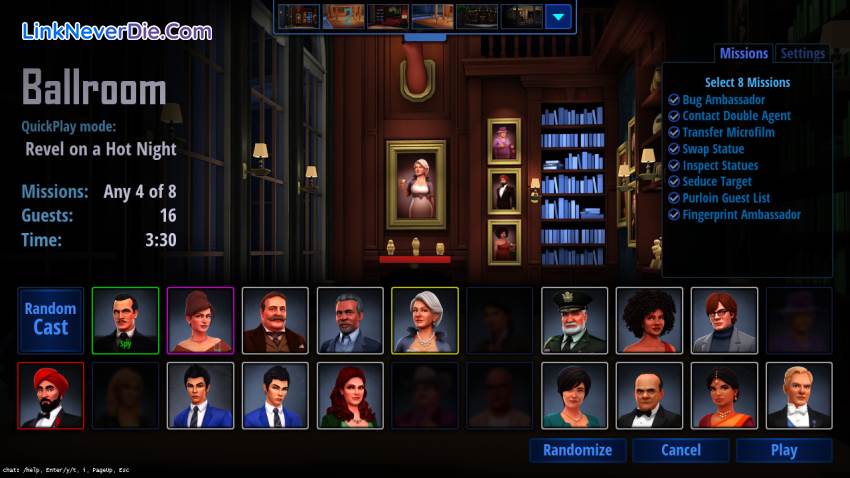Screen dimensions: 850x478
Task: Cancel the game setup
Action: (681, 450)
